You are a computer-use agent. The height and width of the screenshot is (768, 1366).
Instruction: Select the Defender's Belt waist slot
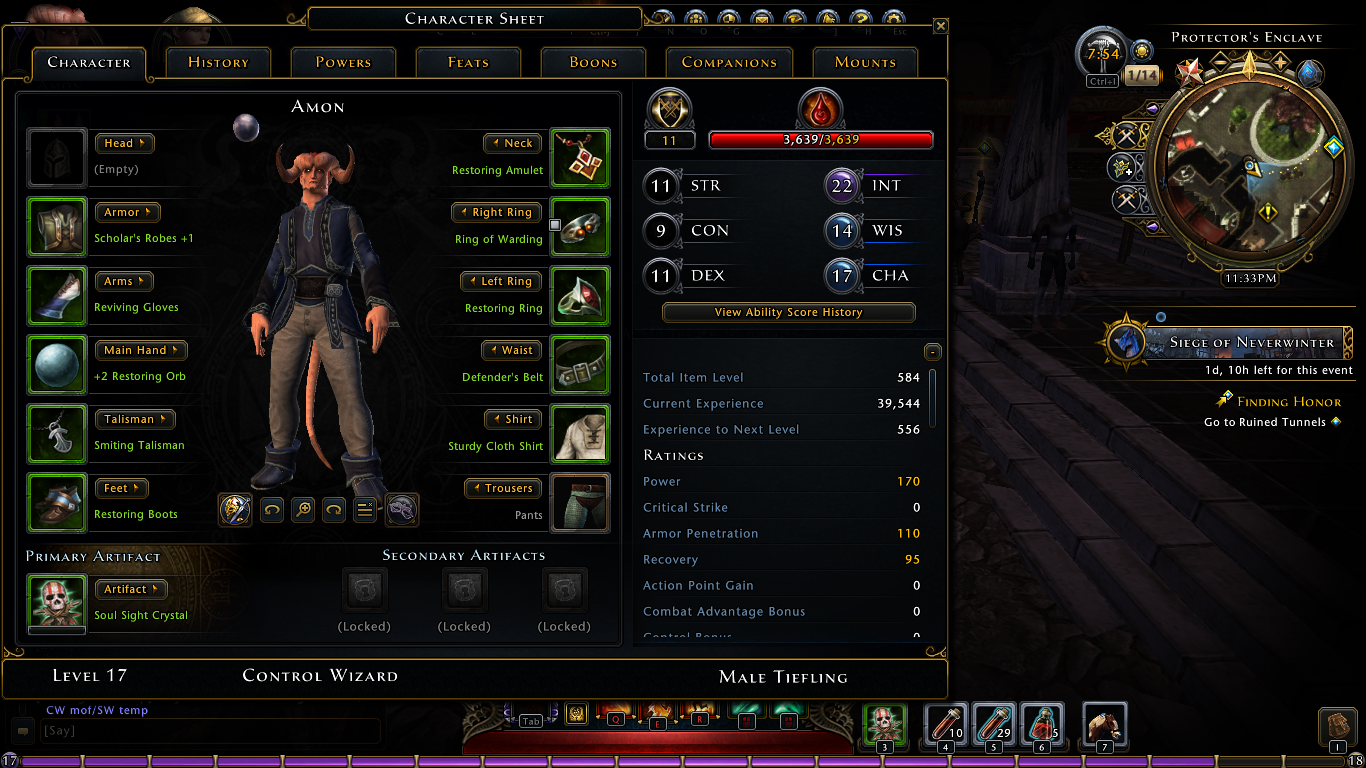[580, 365]
